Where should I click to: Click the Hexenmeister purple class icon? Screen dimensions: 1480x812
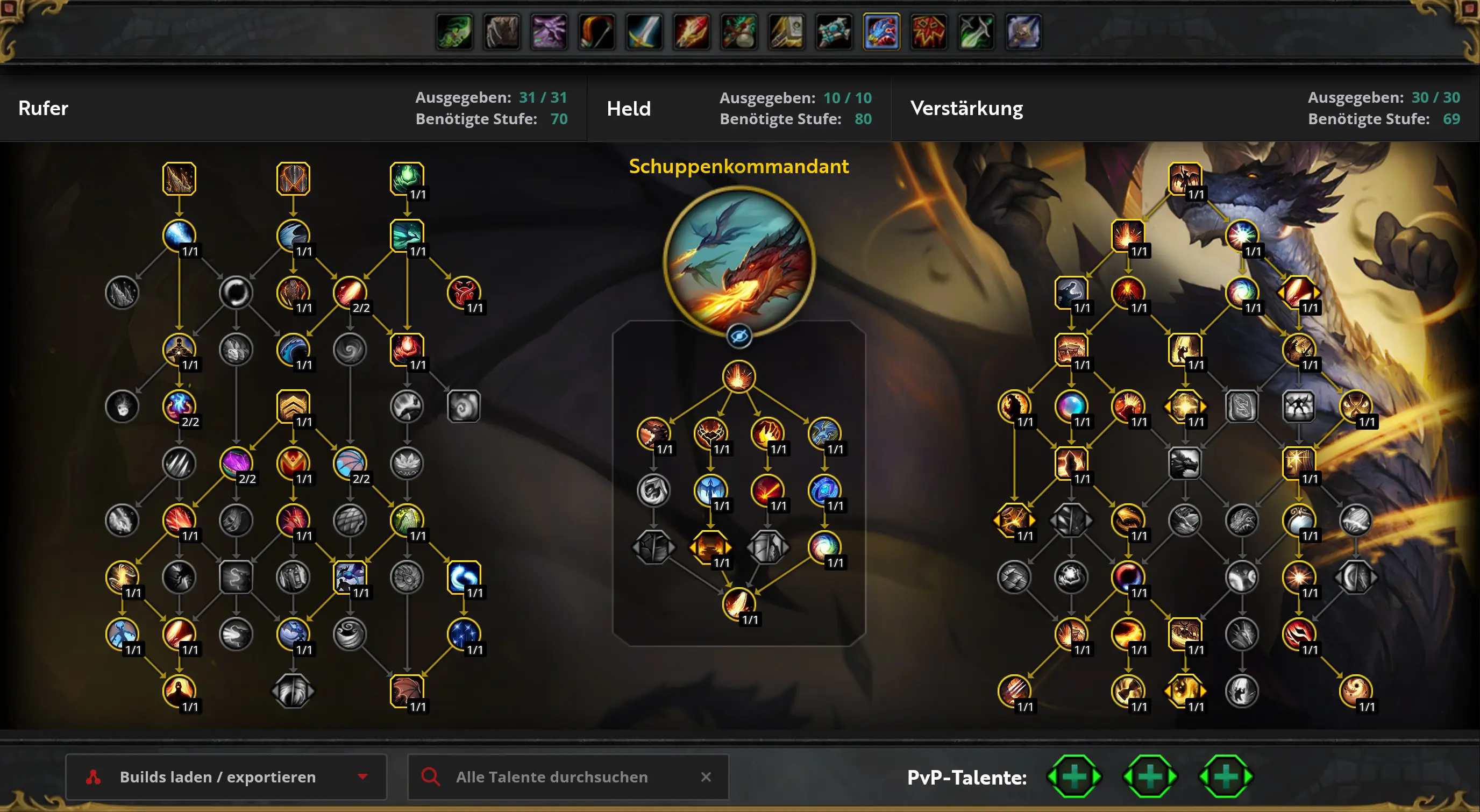coord(549,32)
